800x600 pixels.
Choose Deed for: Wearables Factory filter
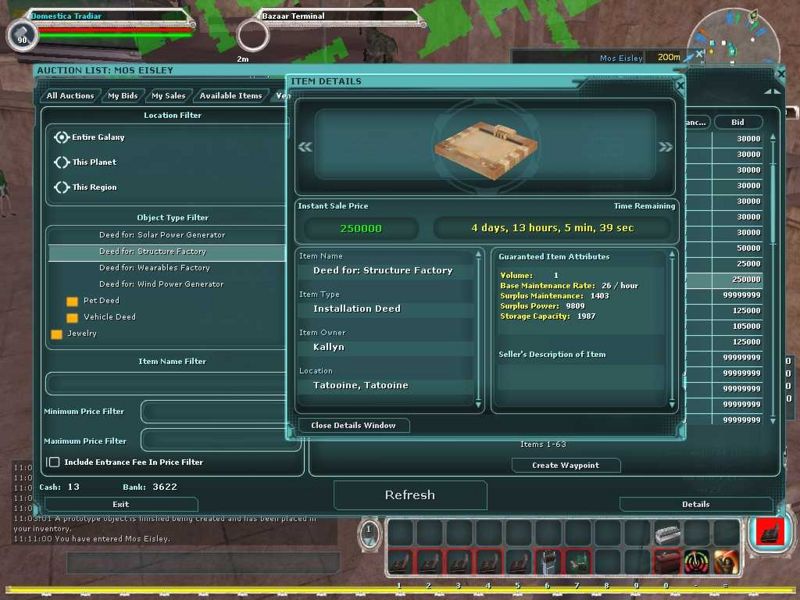pyautogui.click(x=154, y=268)
